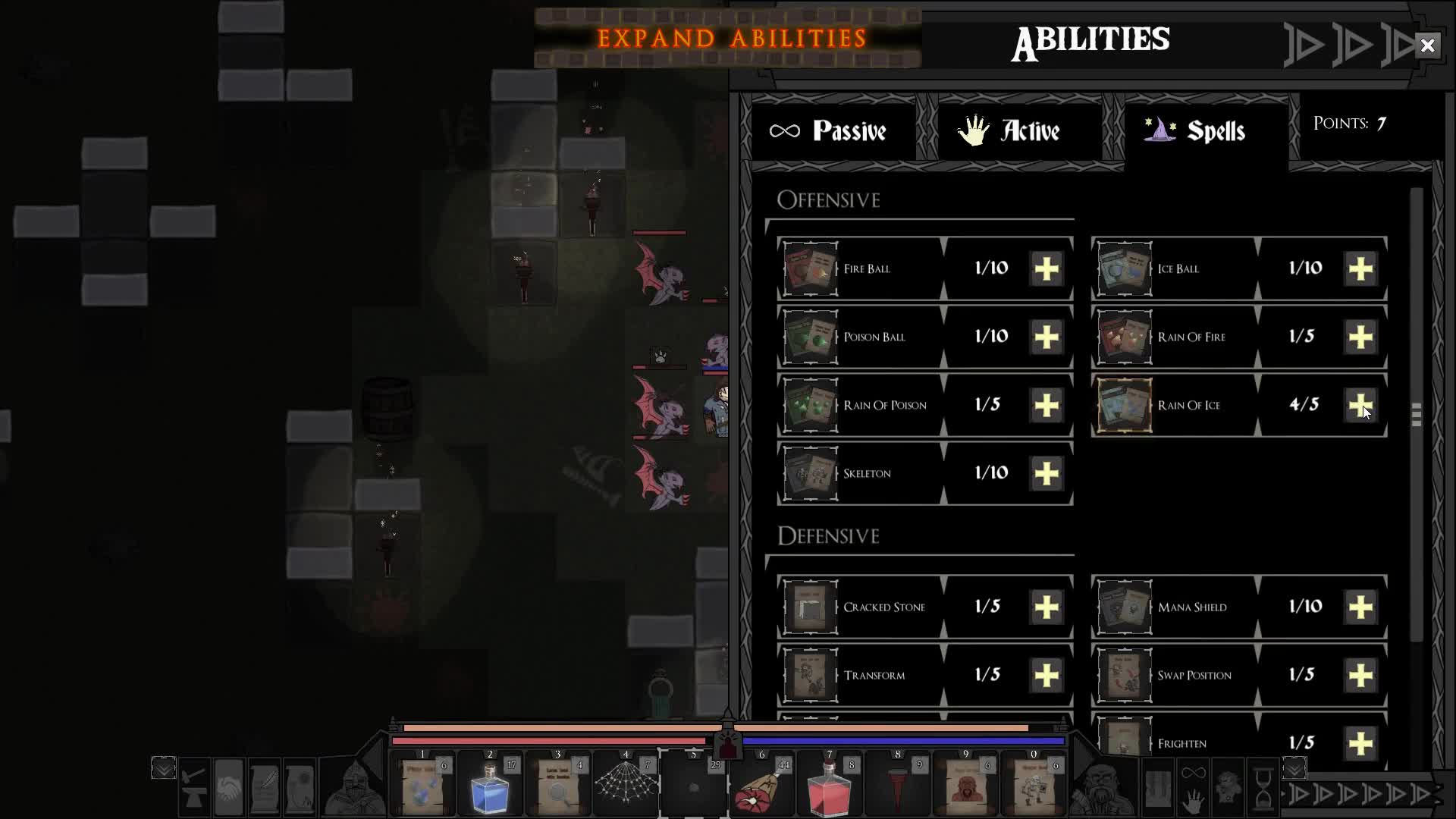Switch to the Active abilities tab
1456x819 pixels.
pos(1019,130)
